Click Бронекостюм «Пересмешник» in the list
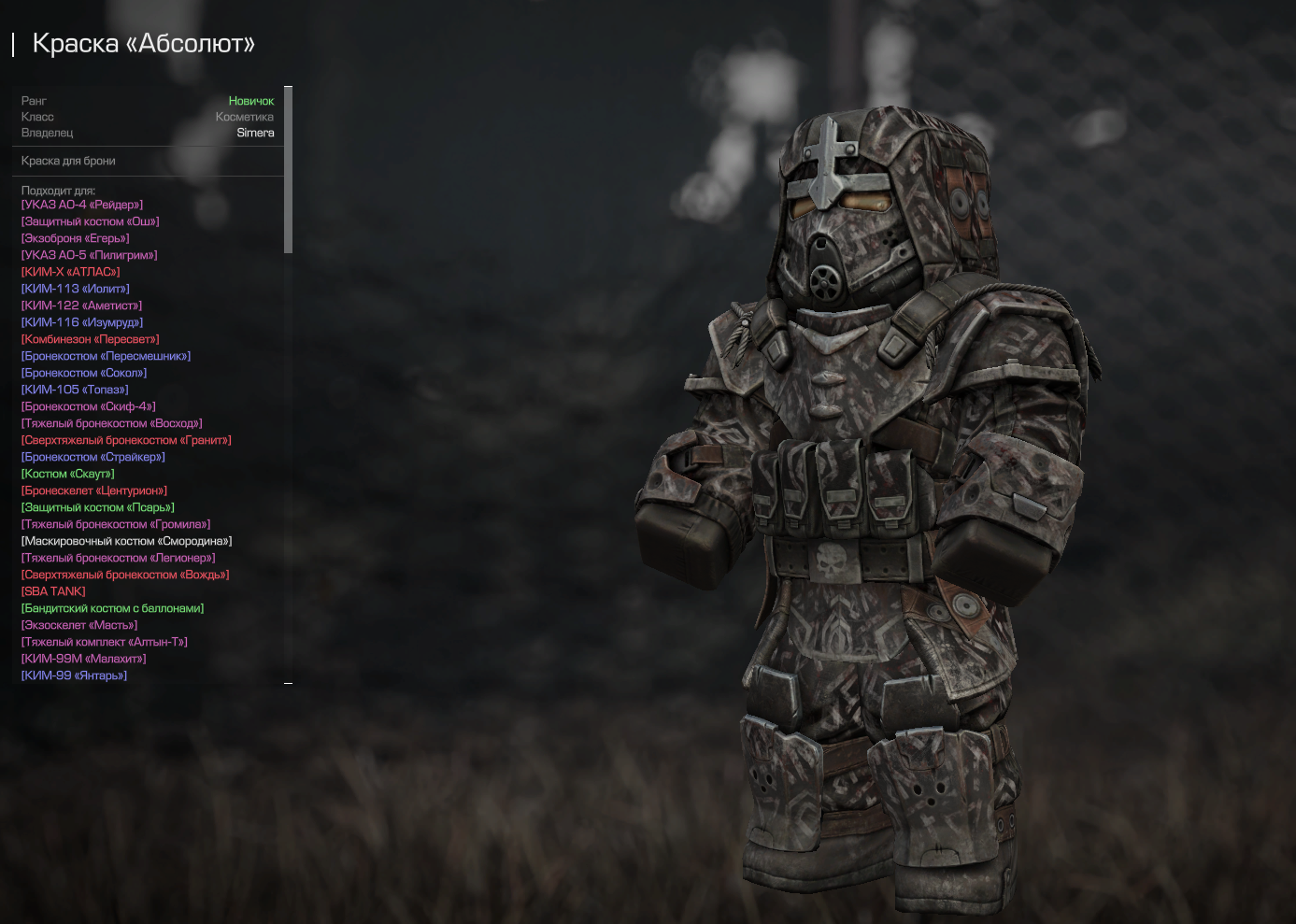 tap(107, 356)
